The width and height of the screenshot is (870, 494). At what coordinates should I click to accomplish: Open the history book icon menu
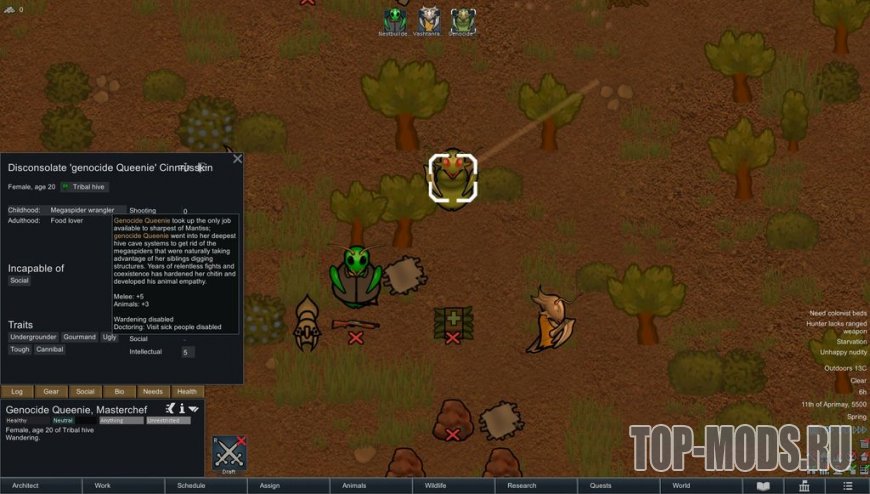point(764,486)
